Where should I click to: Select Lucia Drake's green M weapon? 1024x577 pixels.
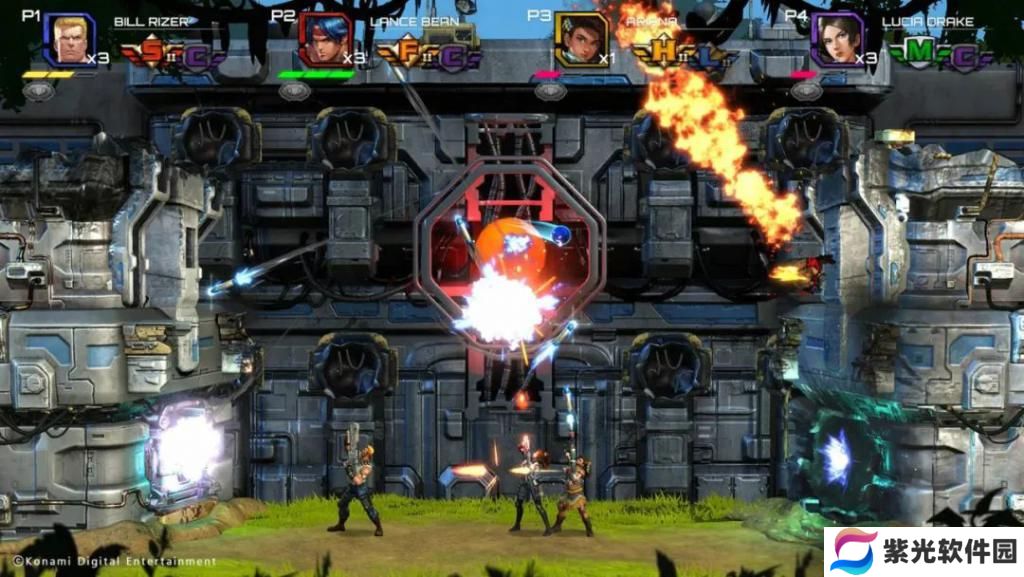pyautogui.click(x=920, y=52)
